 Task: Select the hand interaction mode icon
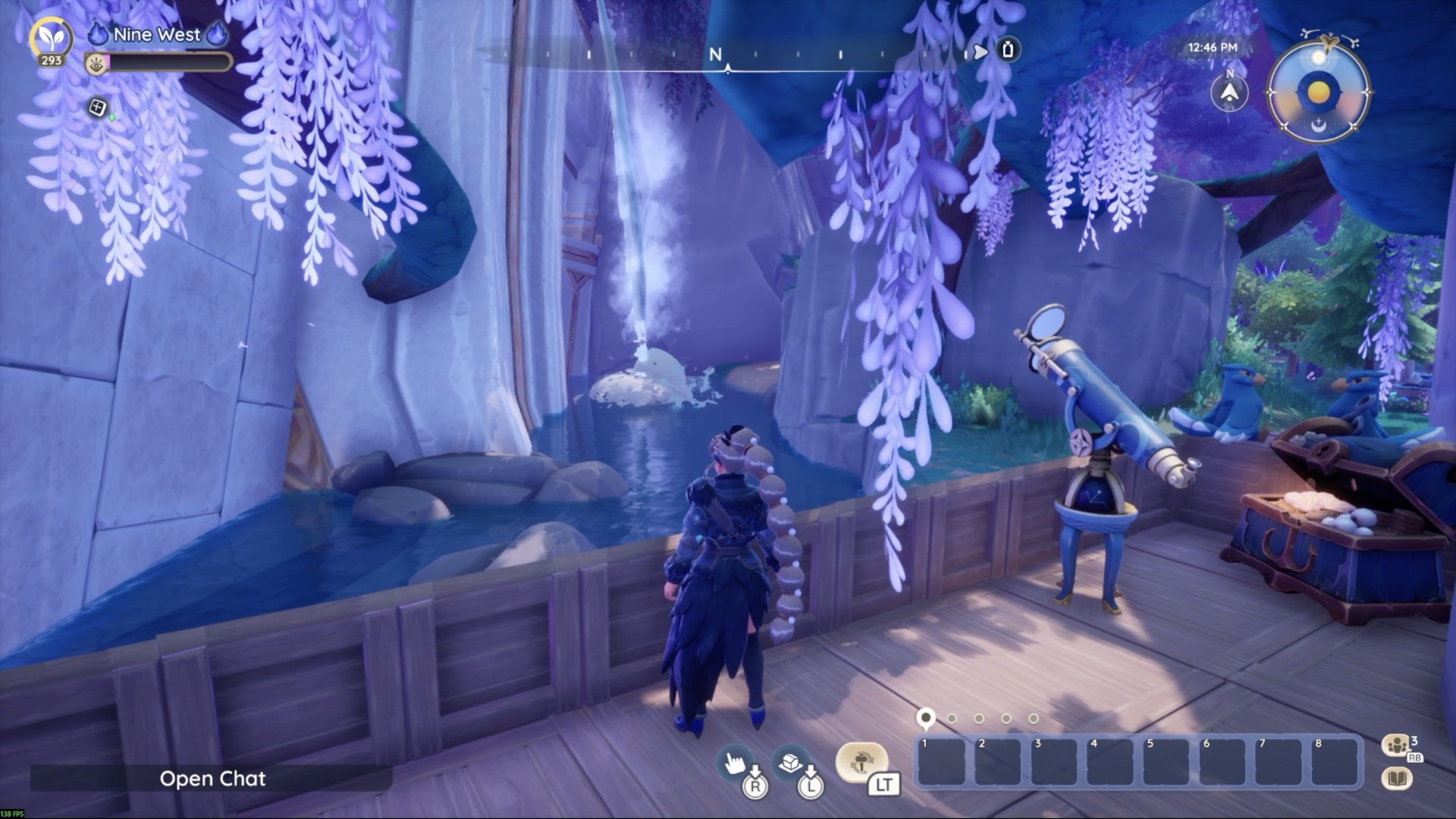click(x=734, y=762)
